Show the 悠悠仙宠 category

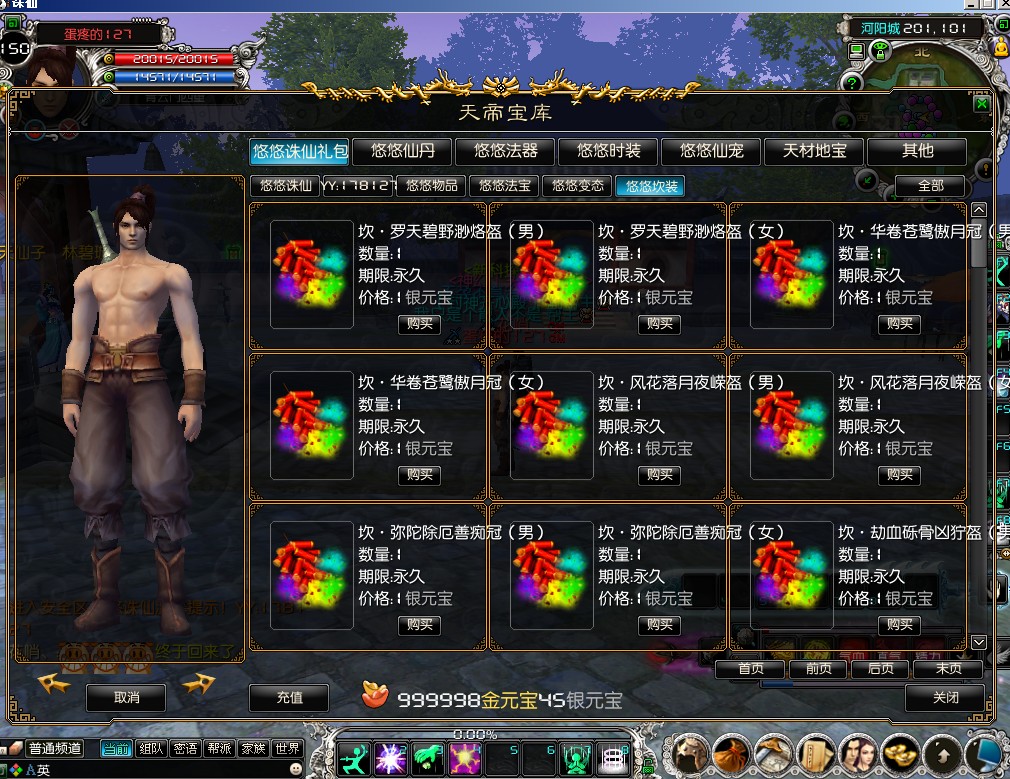coord(711,151)
